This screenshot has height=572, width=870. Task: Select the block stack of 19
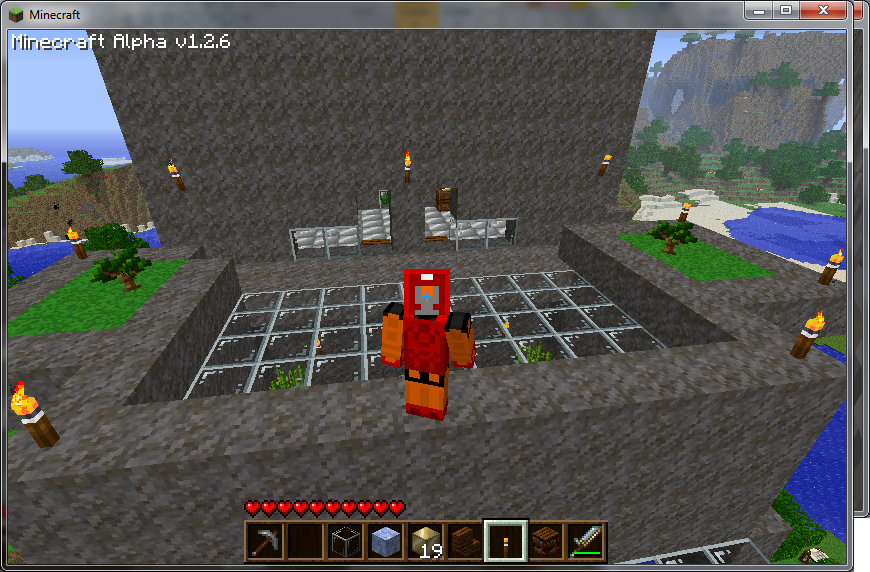click(x=424, y=540)
